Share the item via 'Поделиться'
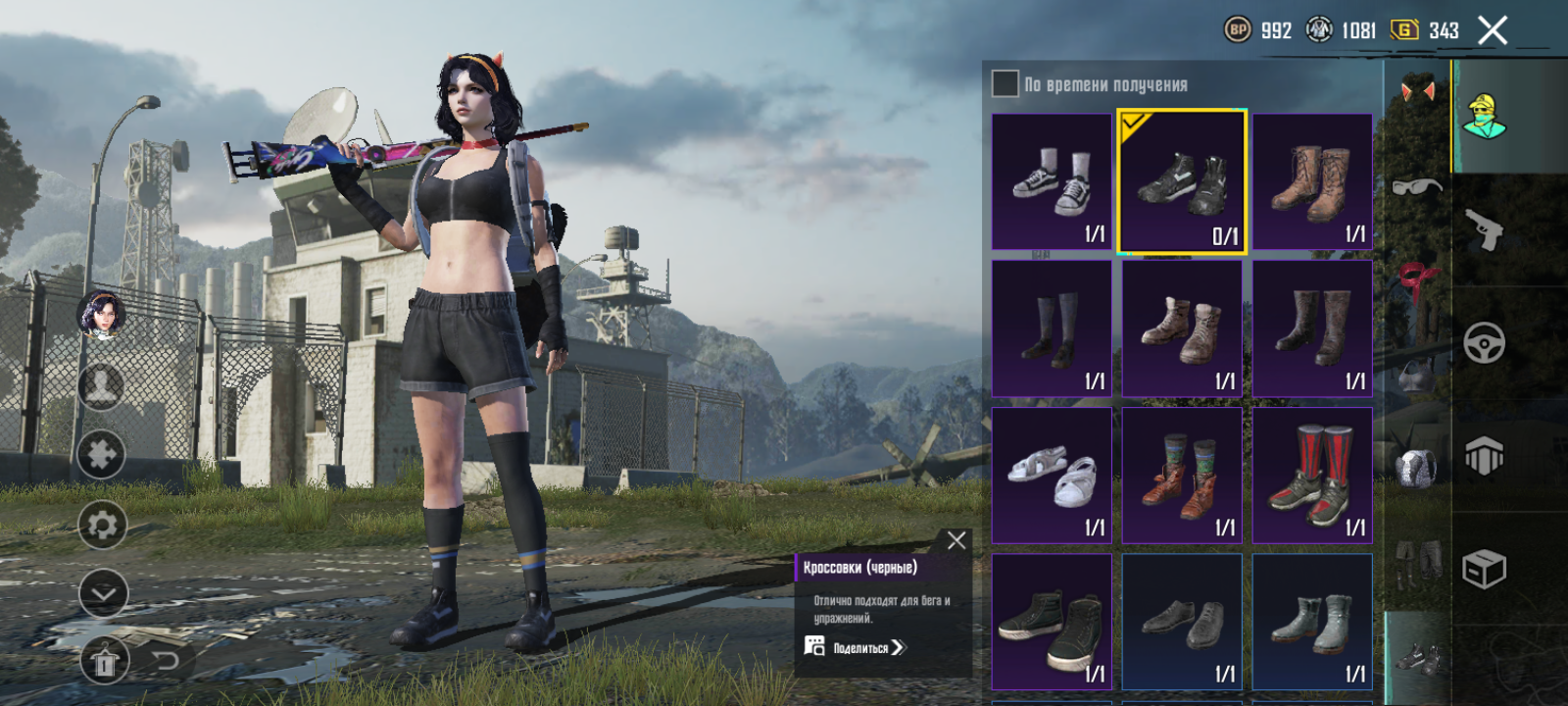Screen dimensions: 1568x706 point(856,647)
